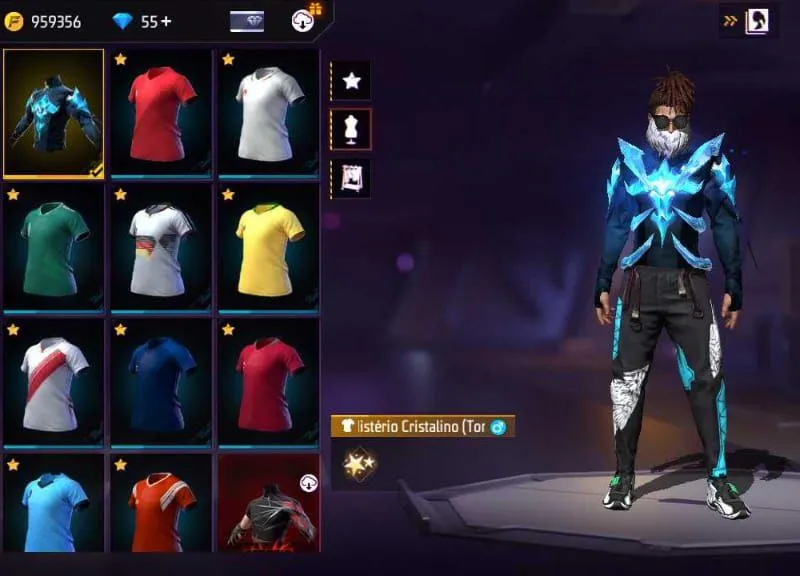
Task: Select the navy blue jersey
Action: [161, 382]
